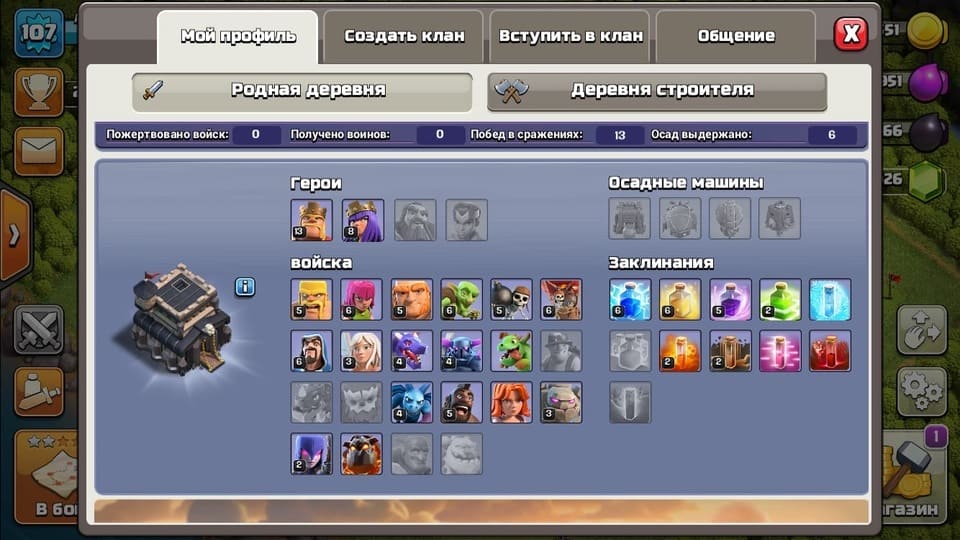The width and height of the screenshot is (960, 540).
Task: Open the Вступить в клан tab
Action: (569, 36)
